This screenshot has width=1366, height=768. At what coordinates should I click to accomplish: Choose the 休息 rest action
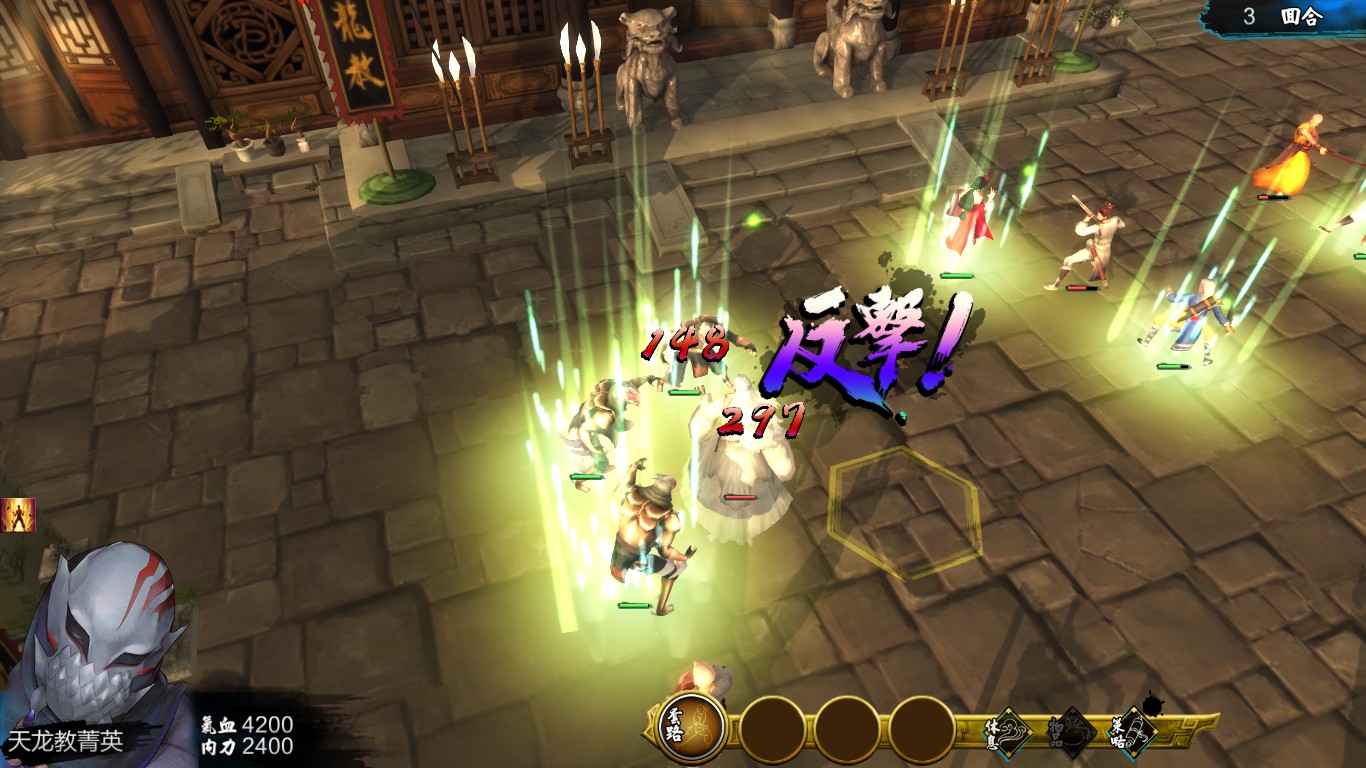point(1010,730)
